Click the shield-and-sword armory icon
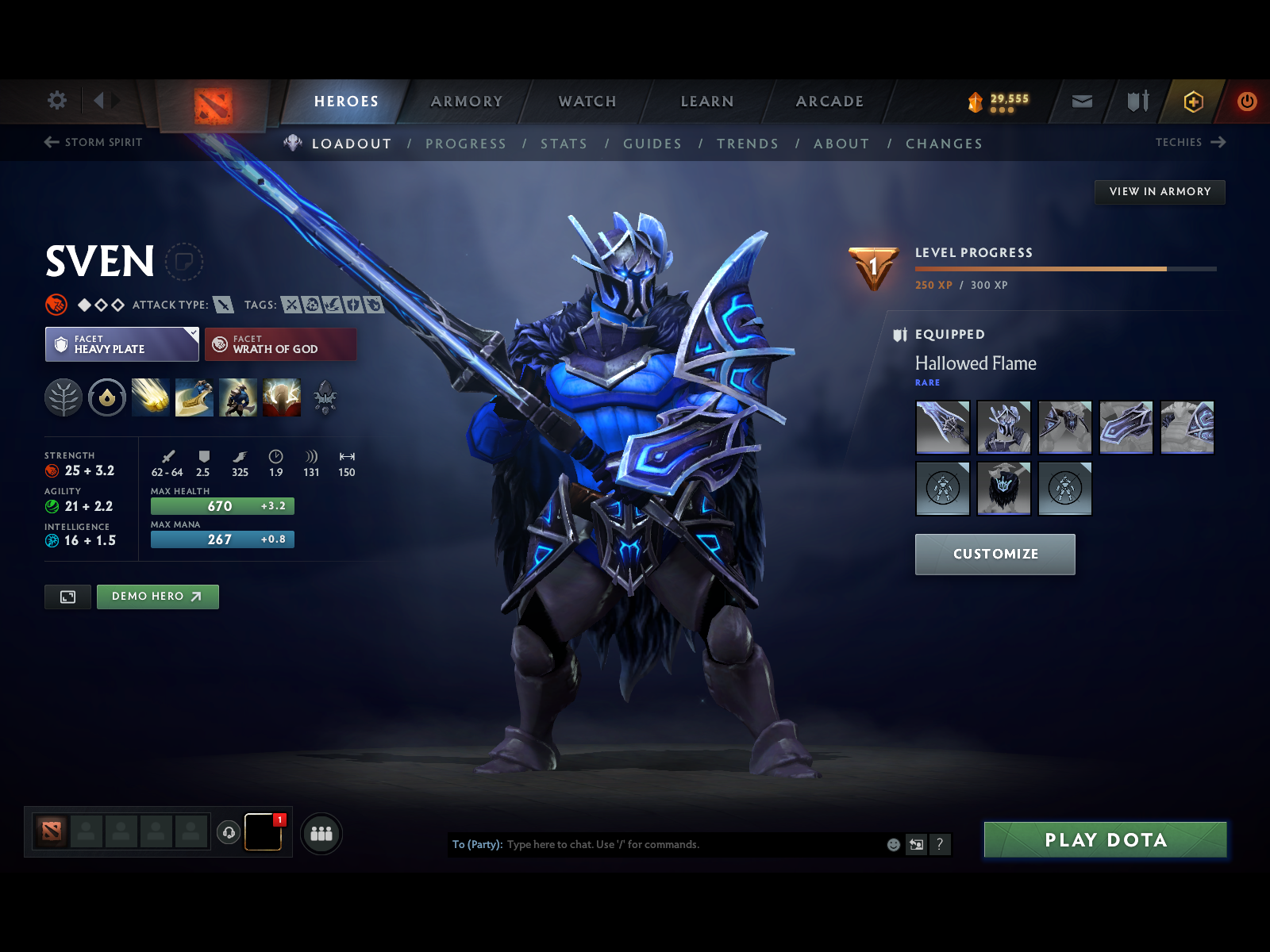The width and height of the screenshot is (1270, 952). pyautogui.click(x=1137, y=101)
